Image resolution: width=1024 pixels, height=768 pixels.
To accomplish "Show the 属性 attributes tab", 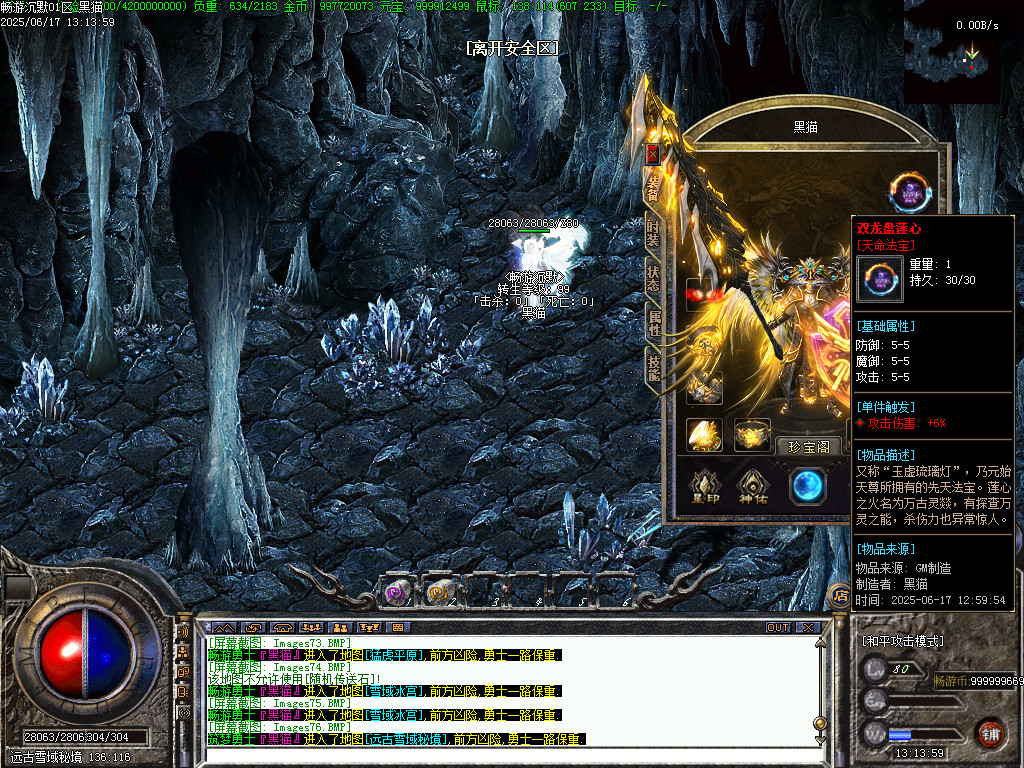I will (652, 321).
